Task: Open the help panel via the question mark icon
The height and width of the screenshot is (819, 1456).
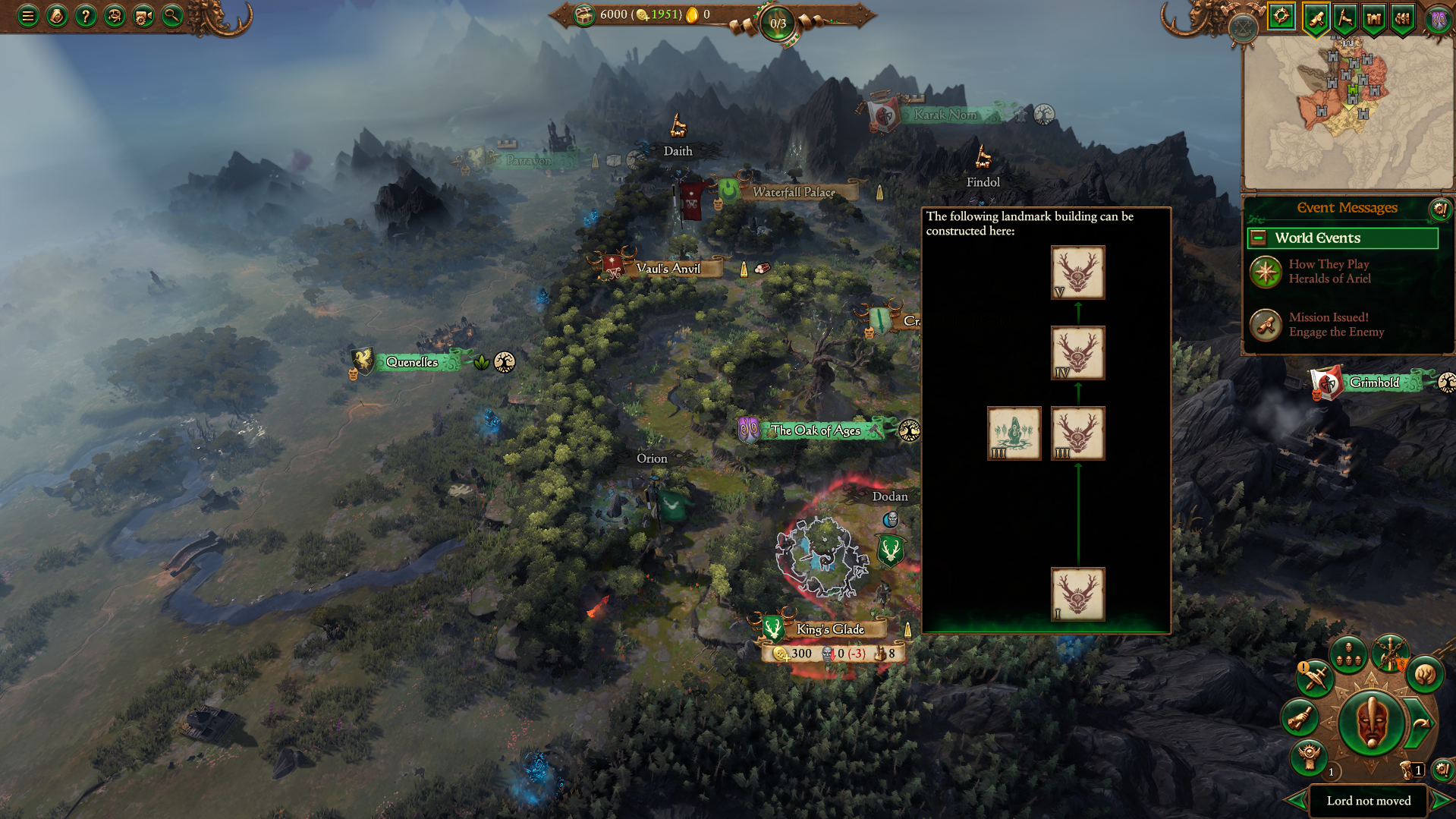Action: [86, 15]
